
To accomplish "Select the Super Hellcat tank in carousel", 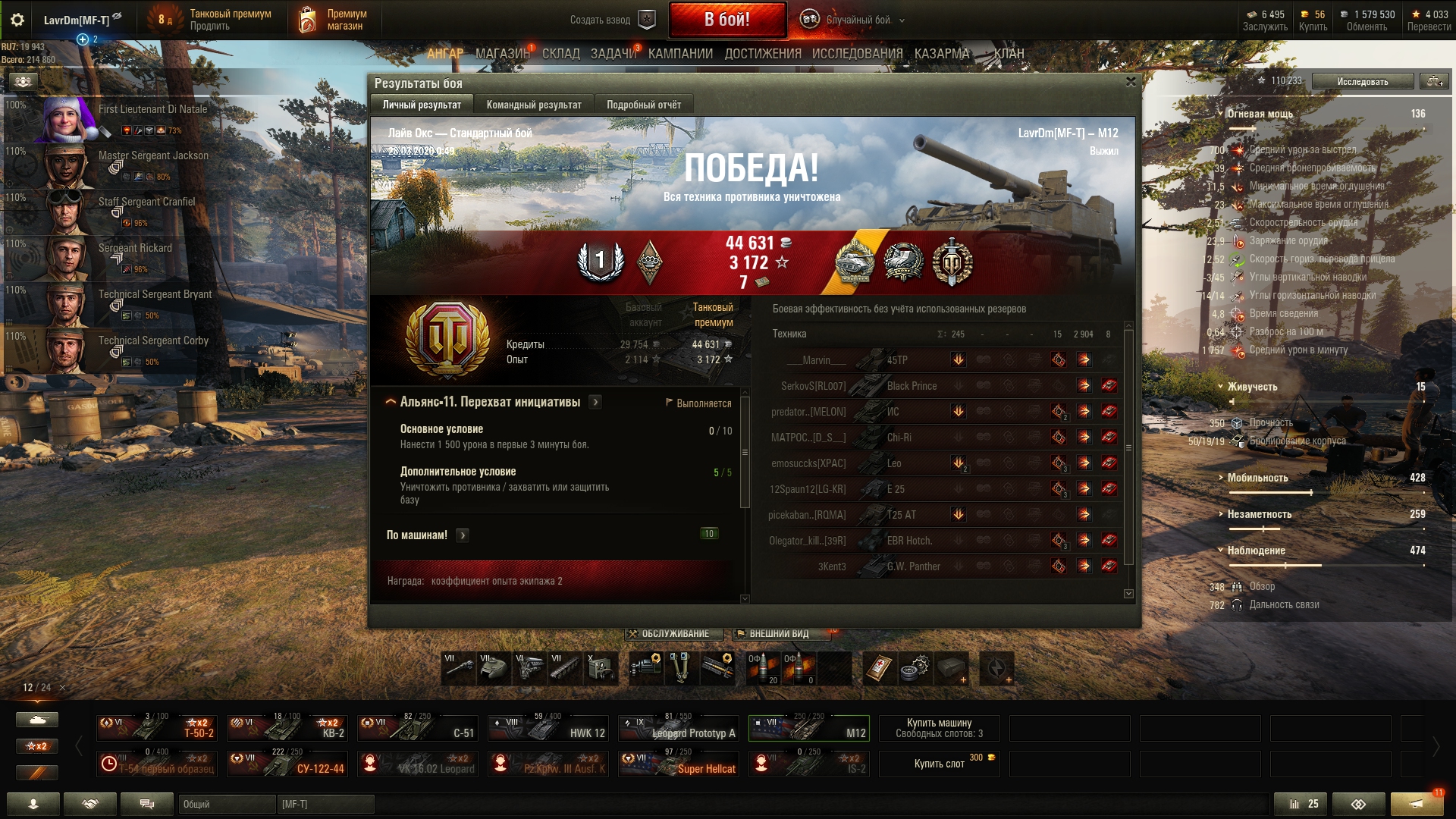I will tap(679, 763).
